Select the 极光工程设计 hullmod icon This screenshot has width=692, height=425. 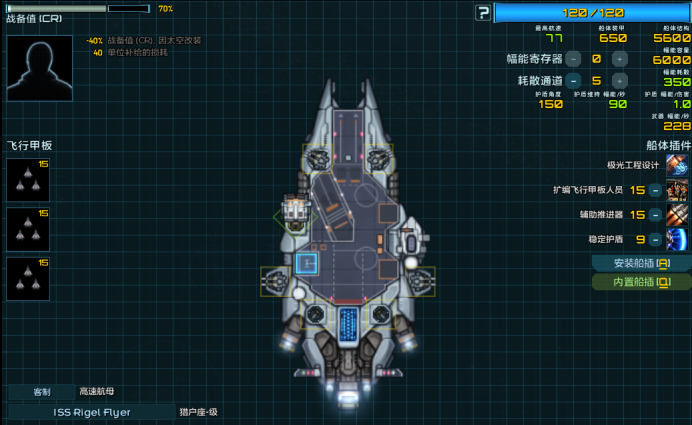(677, 165)
